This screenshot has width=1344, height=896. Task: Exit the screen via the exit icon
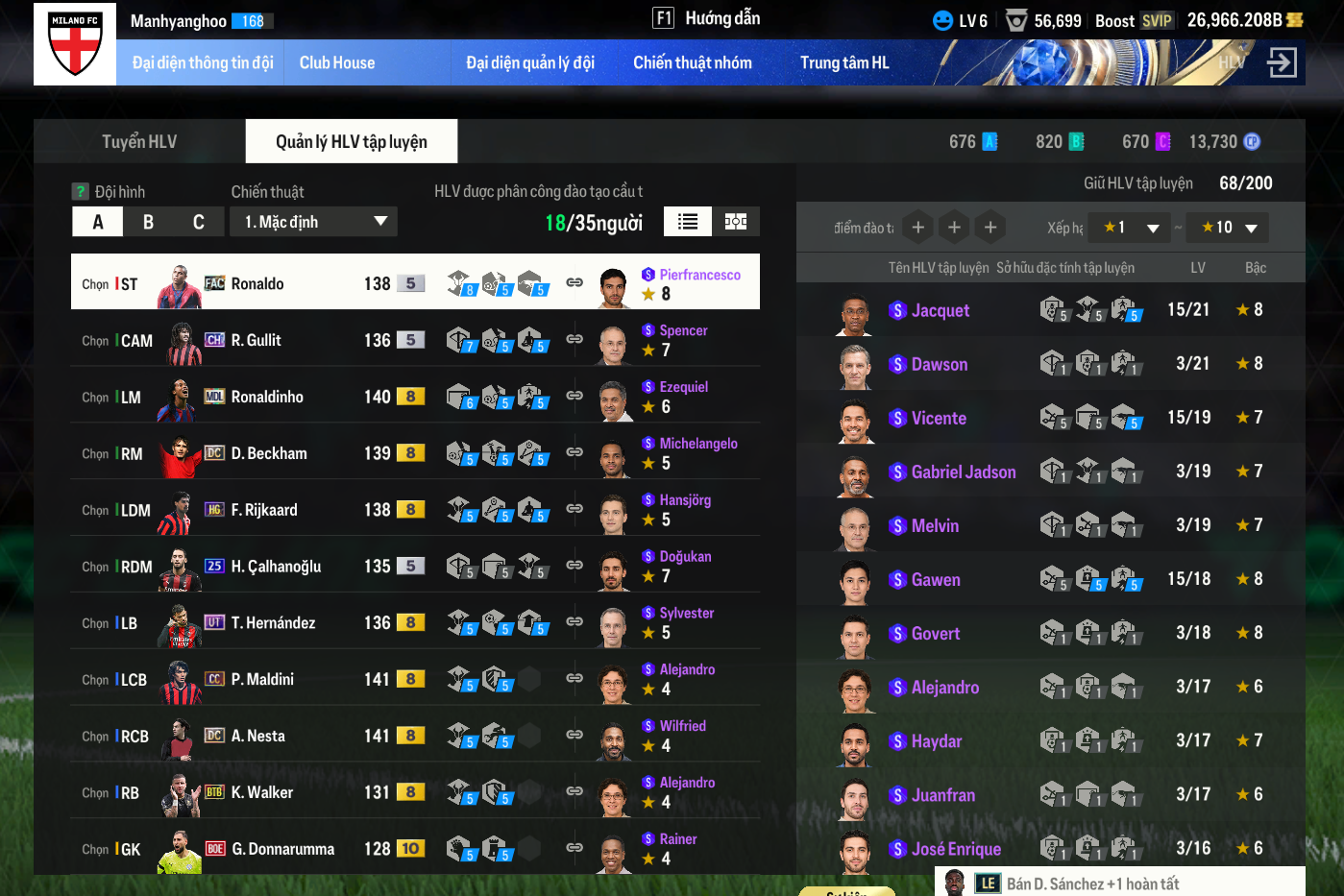[x=1282, y=63]
